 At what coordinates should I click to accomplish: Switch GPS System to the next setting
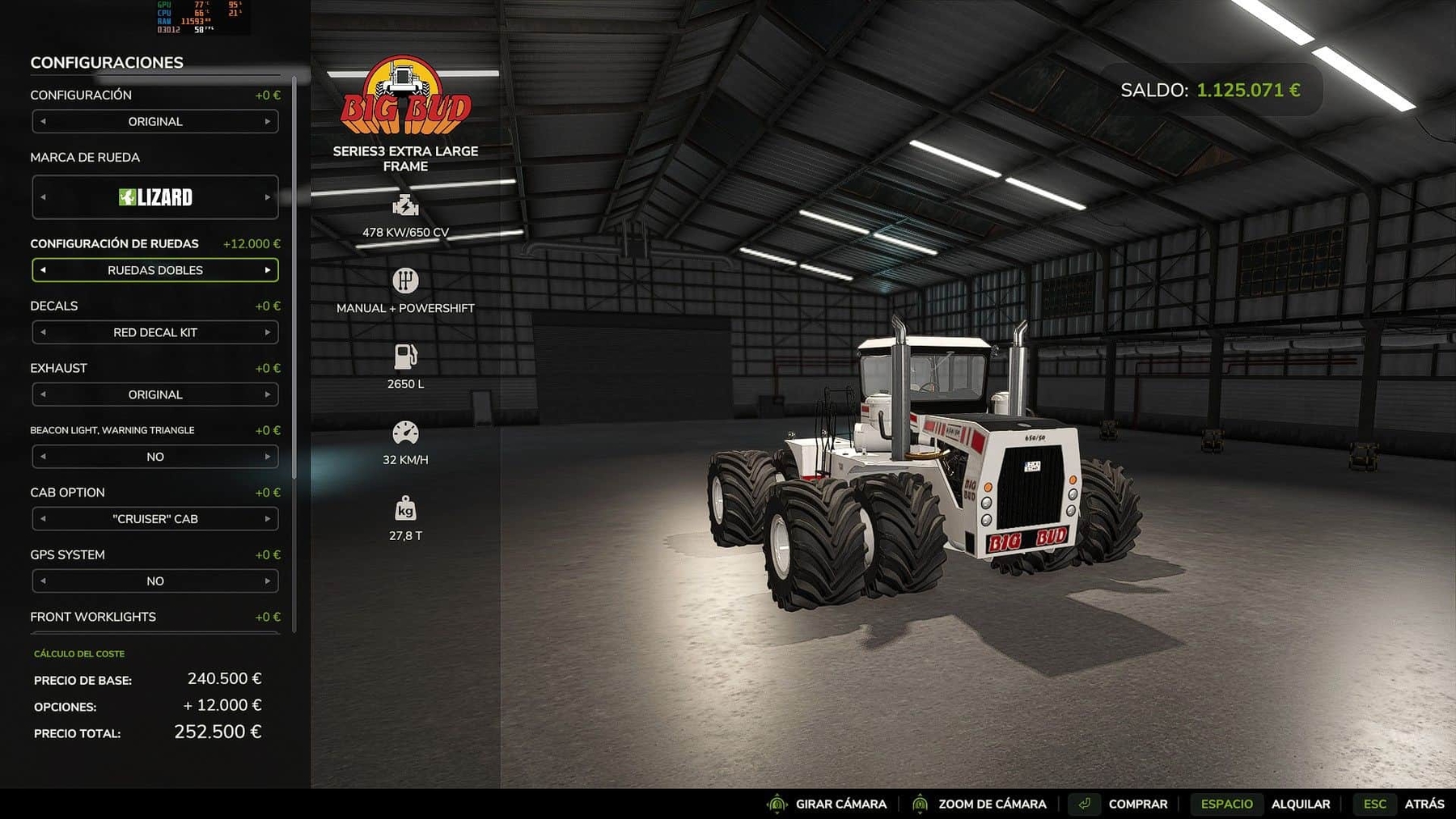[267, 581]
